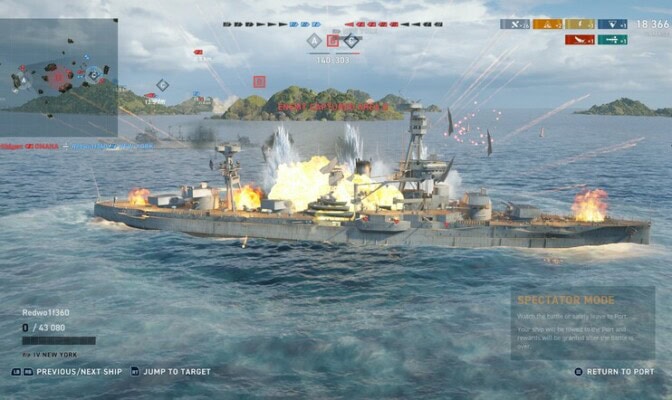The image size is (672, 400).
Task: Click the dark blue ribbon badge
Action: click(612, 24)
